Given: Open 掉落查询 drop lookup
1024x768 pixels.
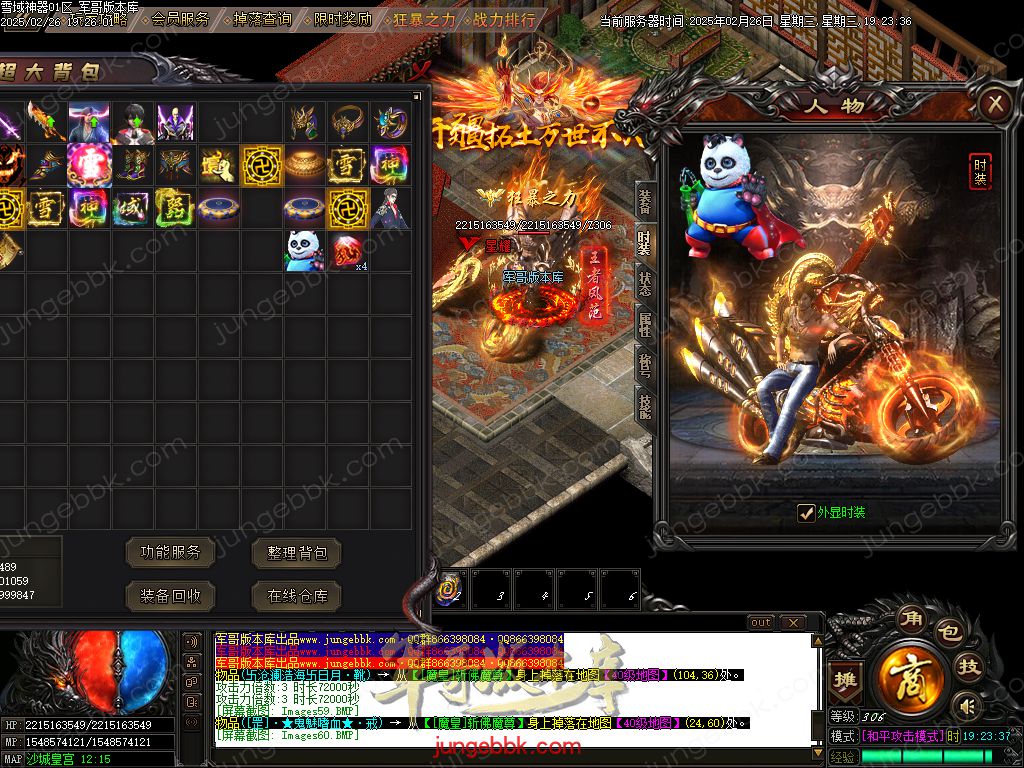Looking at the screenshot, I should click(x=262, y=19).
